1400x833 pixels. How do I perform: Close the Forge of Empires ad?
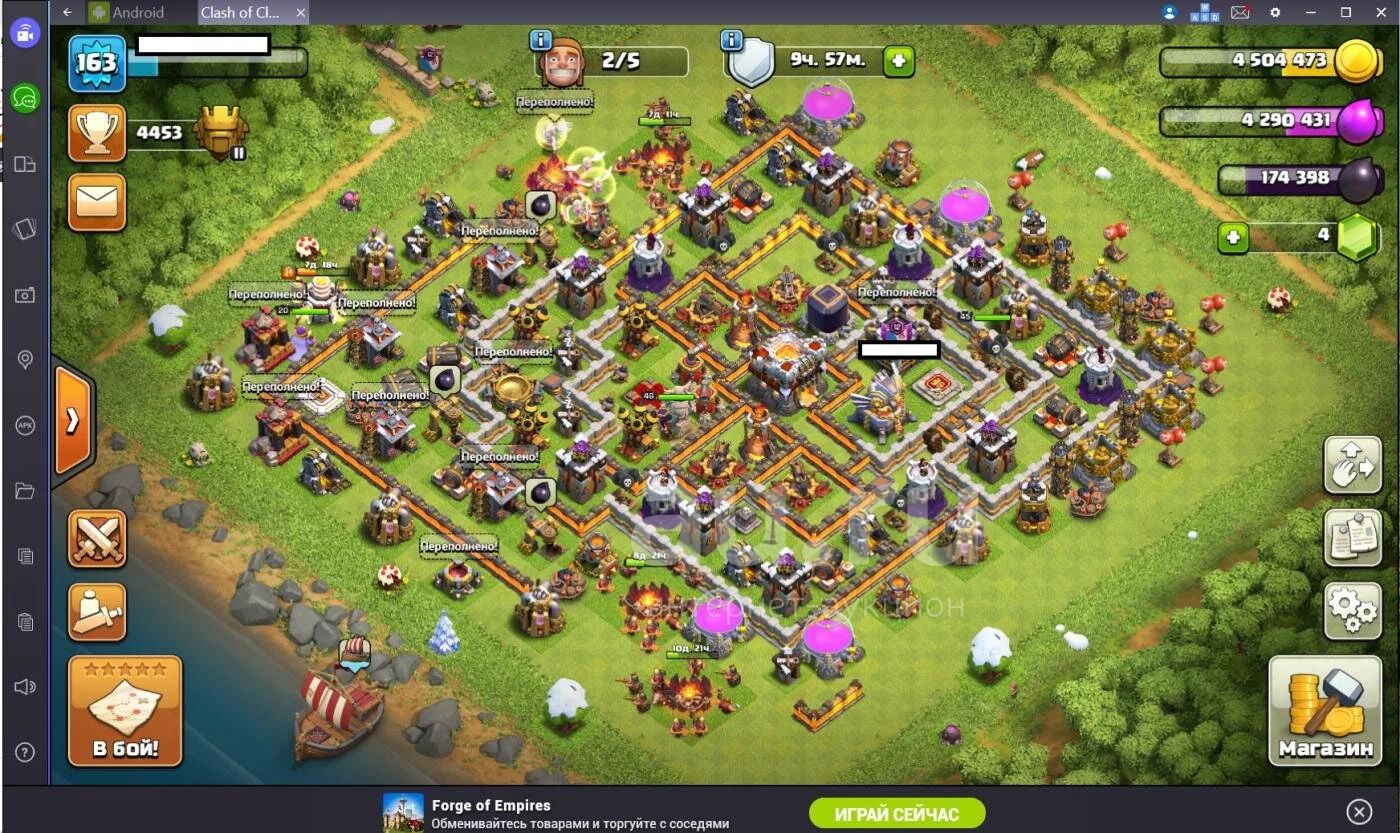(1358, 811)
